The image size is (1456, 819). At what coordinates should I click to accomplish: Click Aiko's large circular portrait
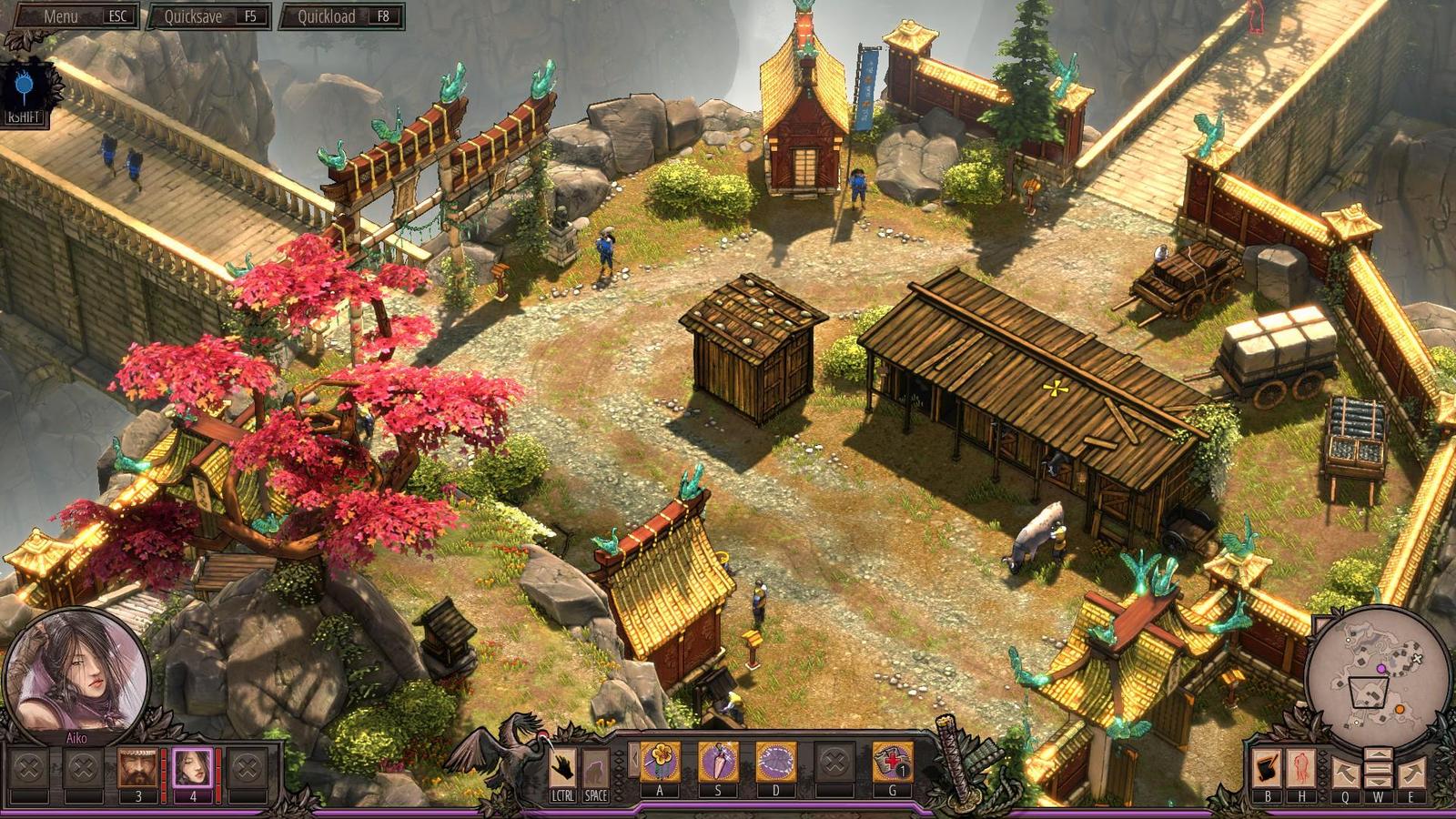[76, 675]
